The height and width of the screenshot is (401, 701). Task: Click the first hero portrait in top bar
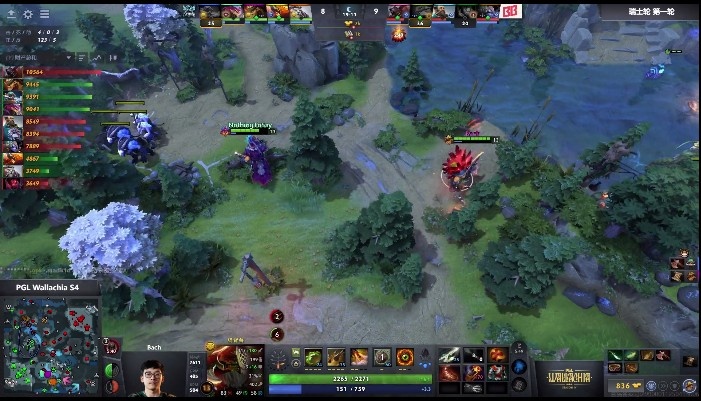click(210, 12)
